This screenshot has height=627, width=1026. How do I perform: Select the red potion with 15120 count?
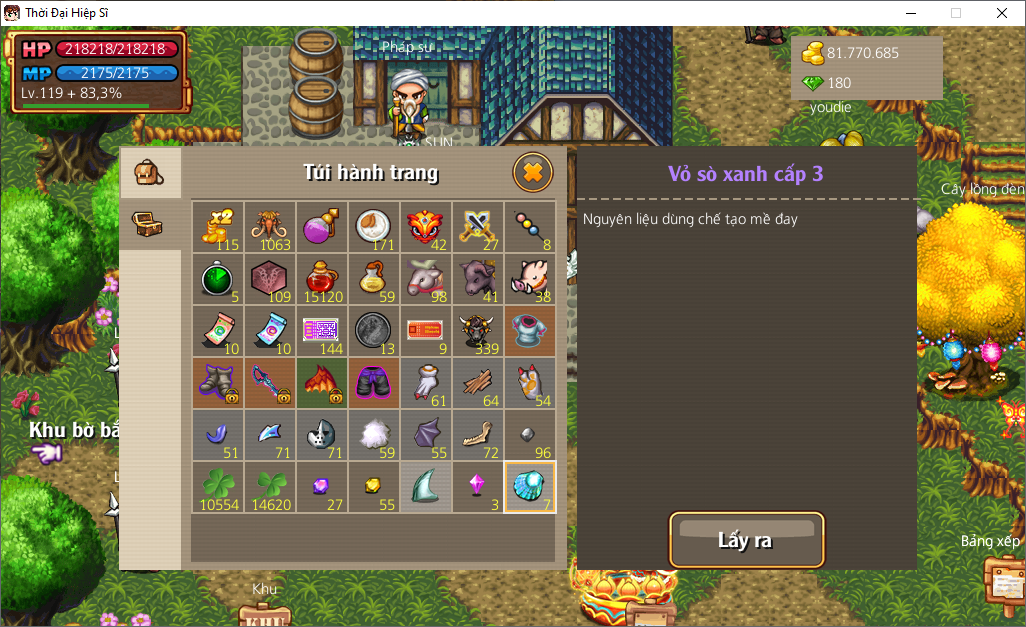[322, 279]
